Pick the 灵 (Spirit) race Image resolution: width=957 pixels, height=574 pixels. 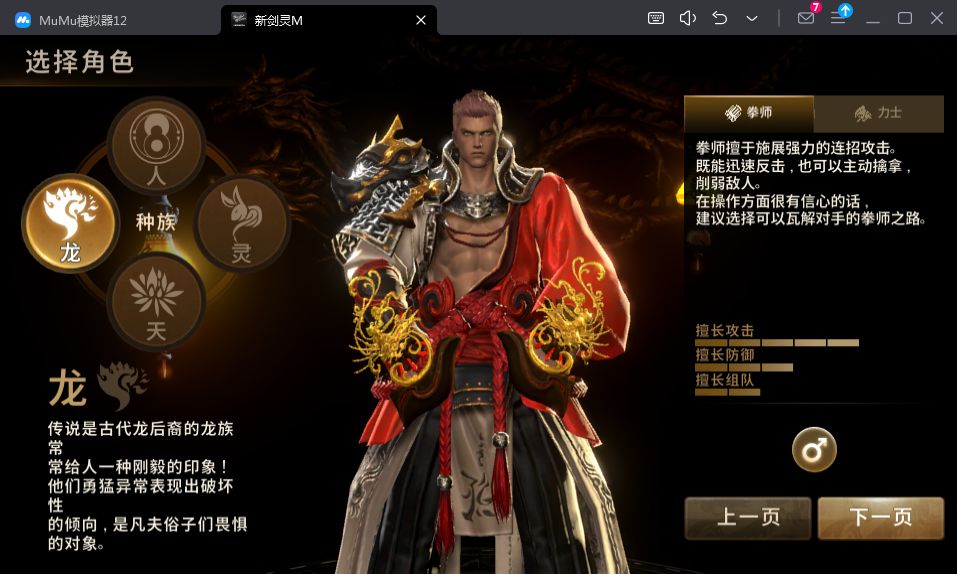(x=241, y=222)
